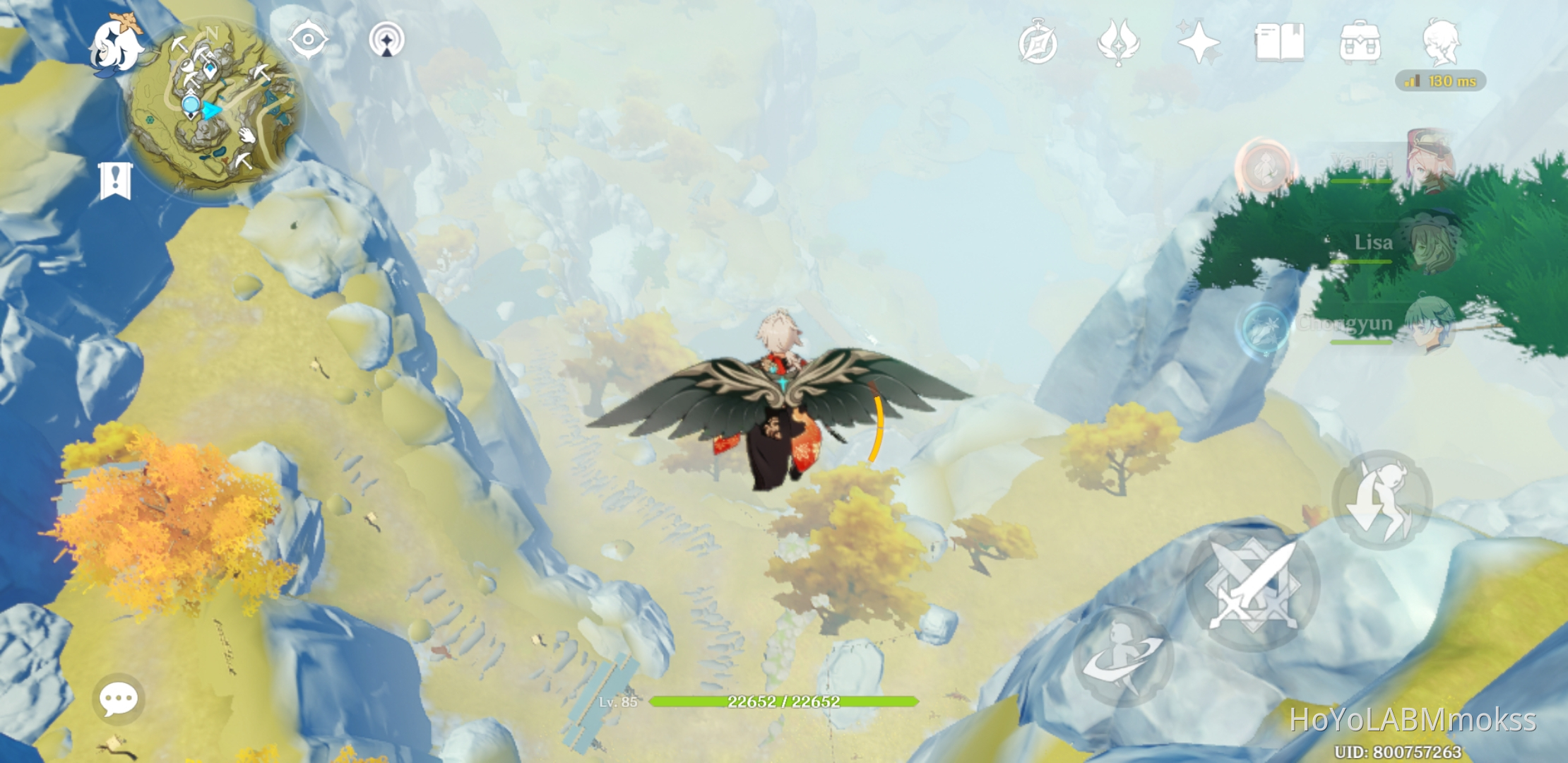Open the challenge exclamation flag marker
This screenshot has width=1568, height=763.
click(114, 179)
